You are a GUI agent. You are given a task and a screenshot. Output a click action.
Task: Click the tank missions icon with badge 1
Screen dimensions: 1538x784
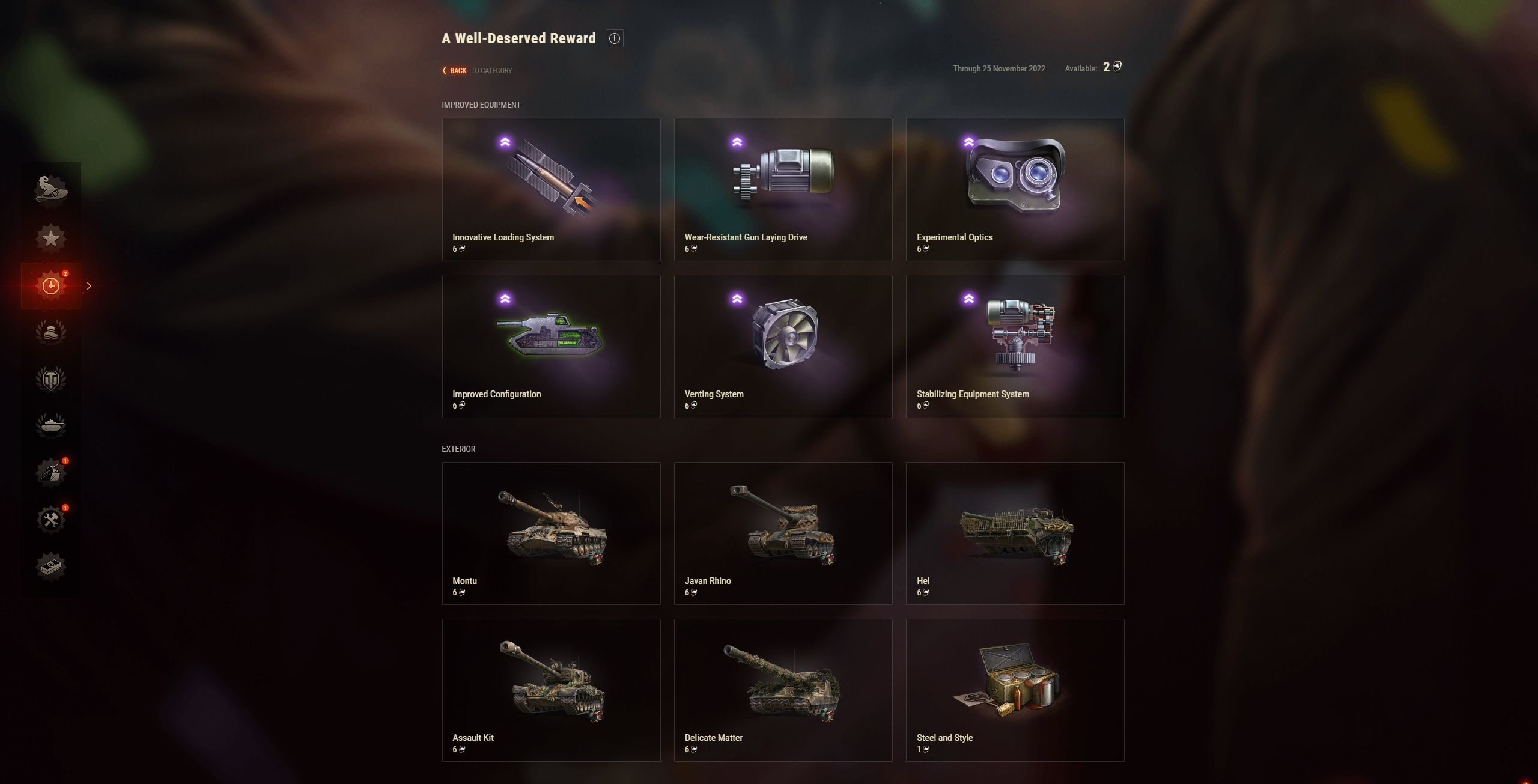pyautogui.click(x=51, y=473)
